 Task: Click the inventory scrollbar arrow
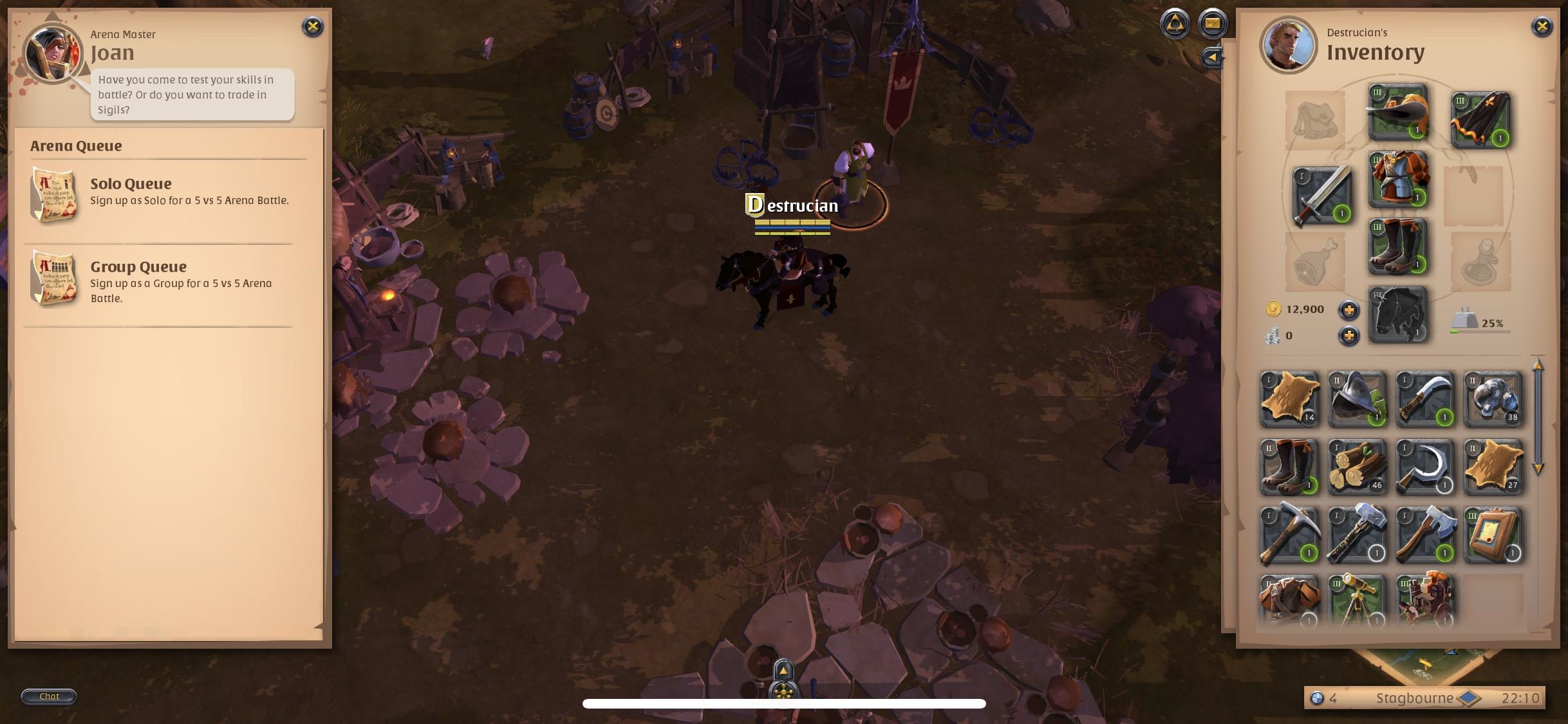1539,367
